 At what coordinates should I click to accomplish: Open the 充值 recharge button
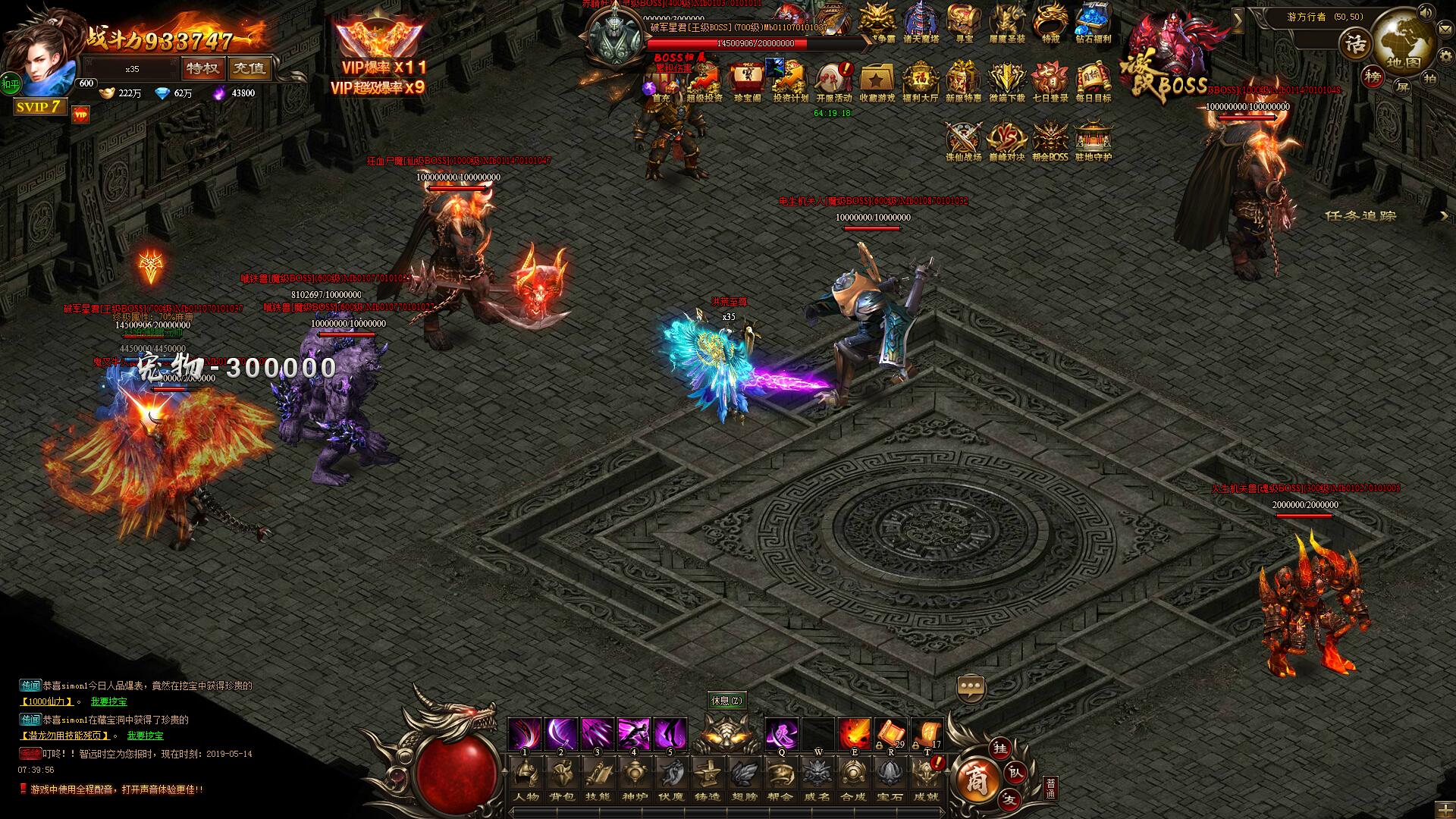tap(249, 68)
